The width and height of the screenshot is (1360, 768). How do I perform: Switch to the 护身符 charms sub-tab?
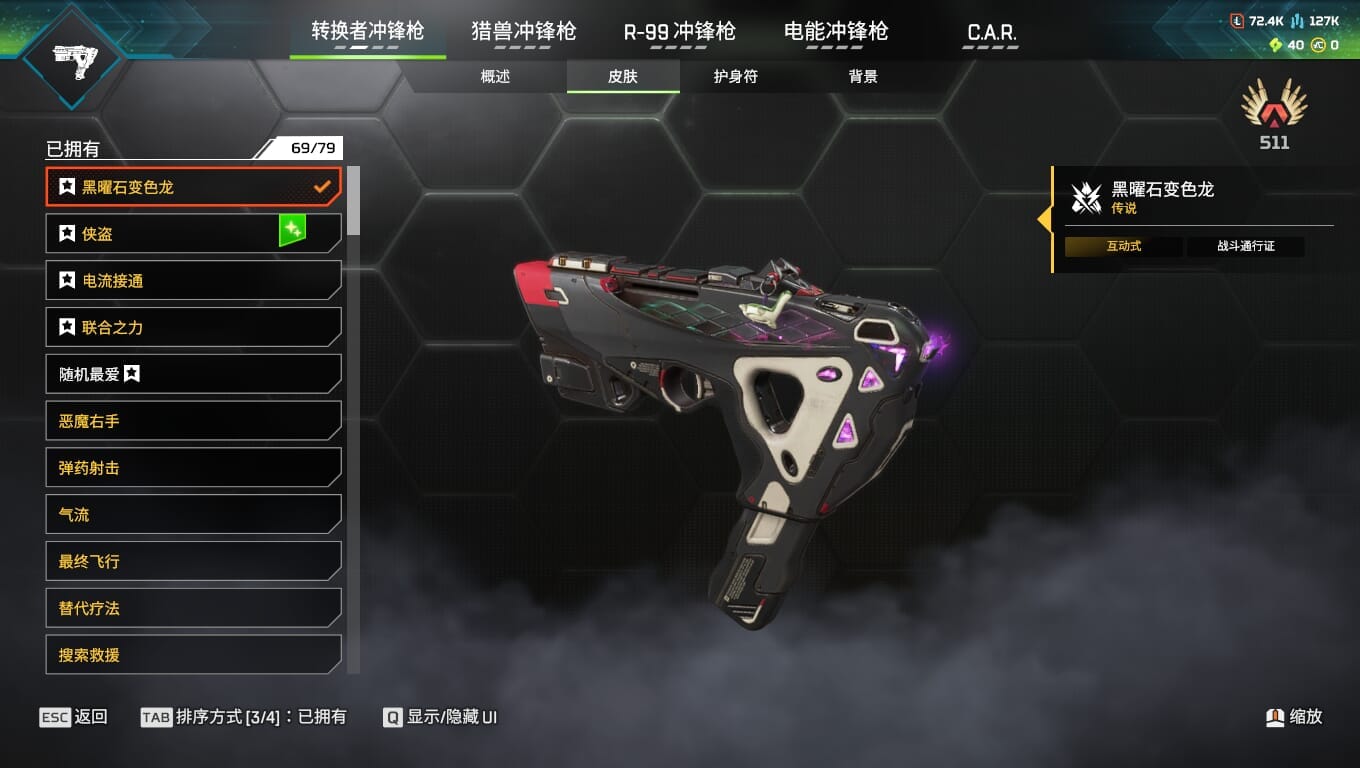[735, 77]
